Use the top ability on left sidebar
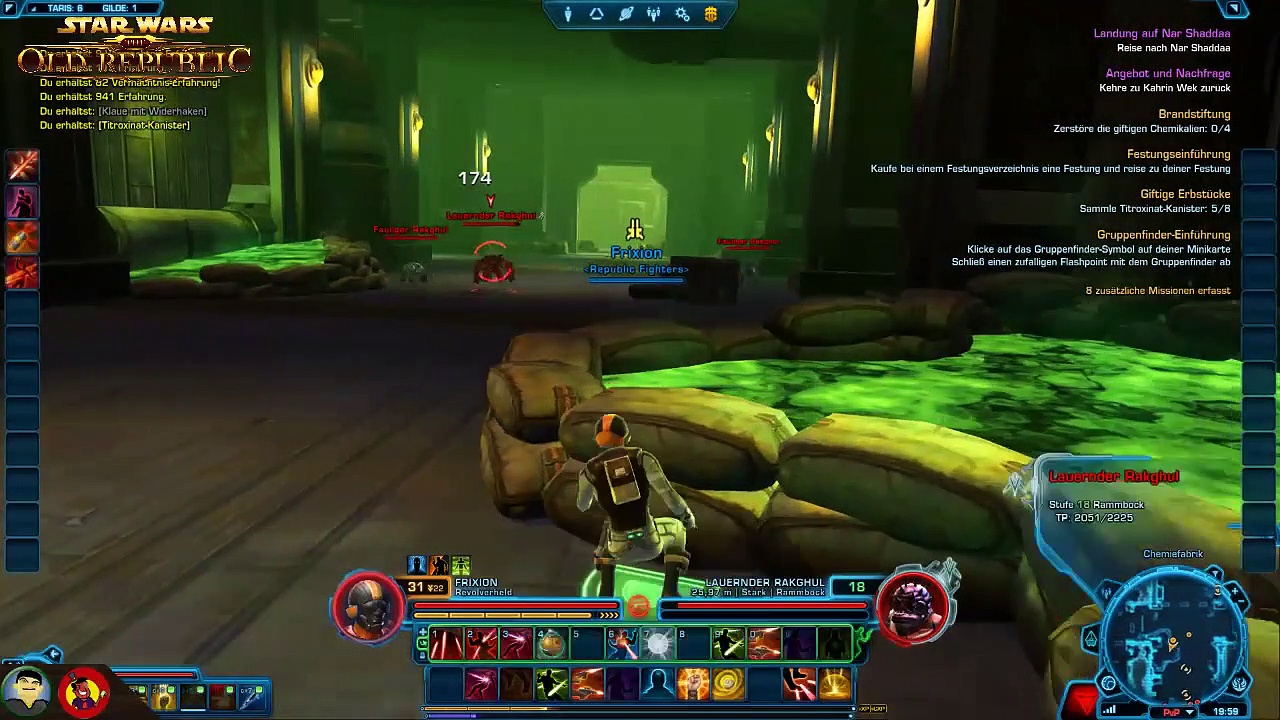 click(22, 165)
